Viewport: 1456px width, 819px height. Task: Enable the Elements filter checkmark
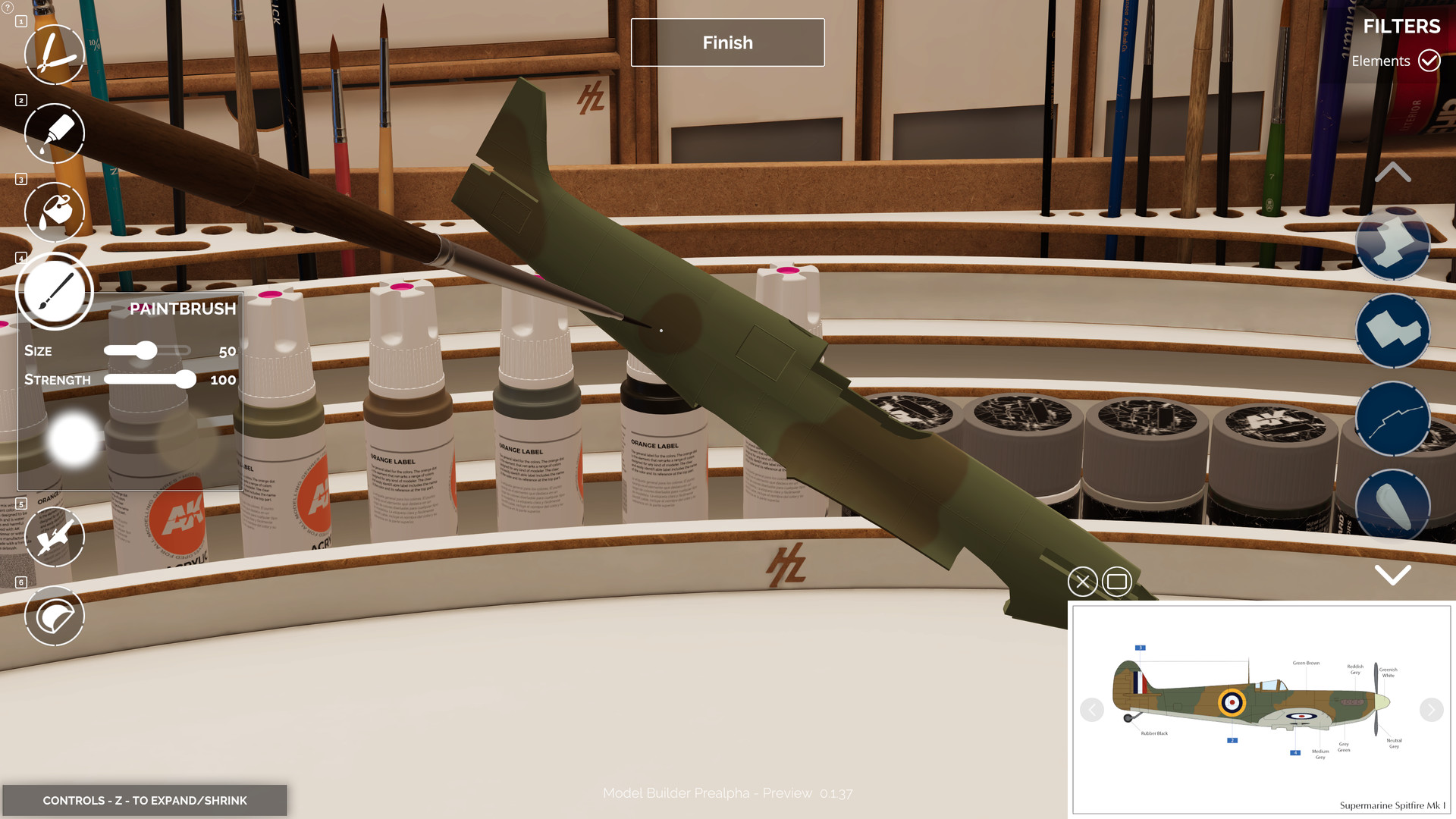[x=1429, y=61]
